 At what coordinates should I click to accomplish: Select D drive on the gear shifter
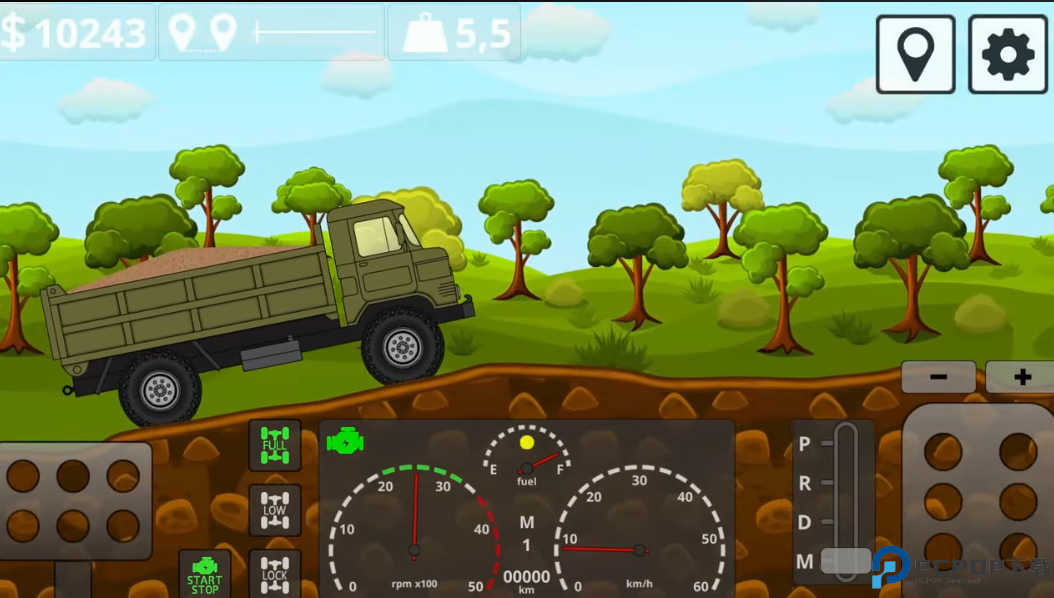(806, 522)
